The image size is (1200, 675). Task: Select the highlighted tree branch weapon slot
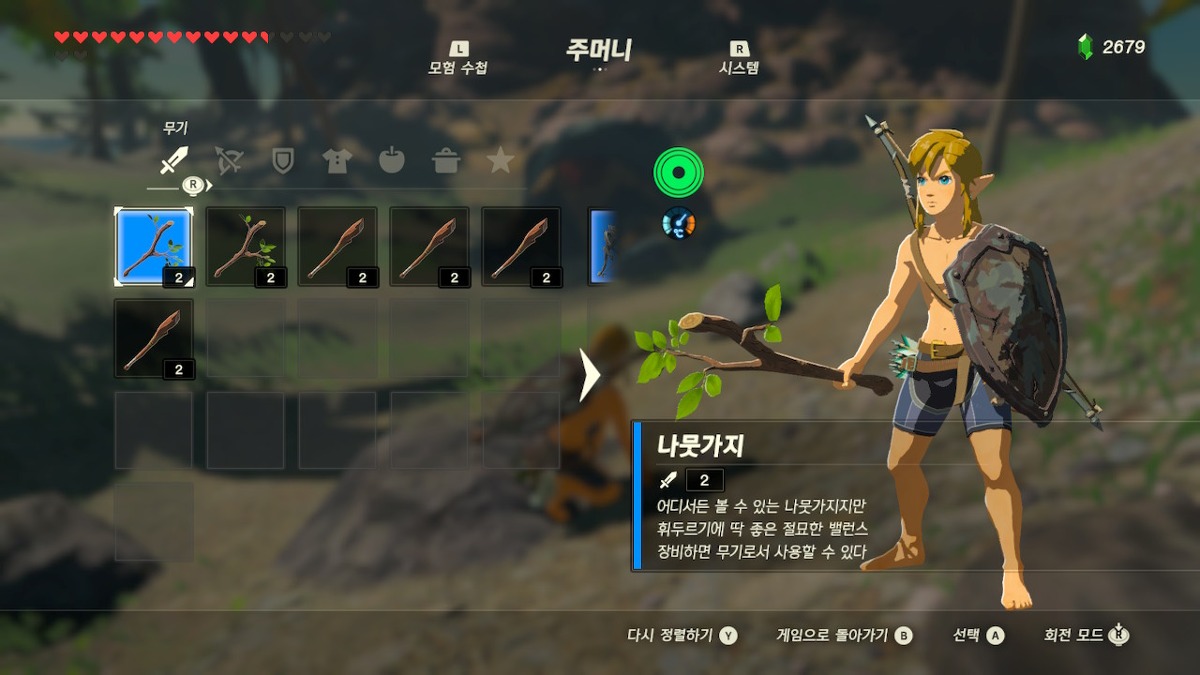(153, 247)
